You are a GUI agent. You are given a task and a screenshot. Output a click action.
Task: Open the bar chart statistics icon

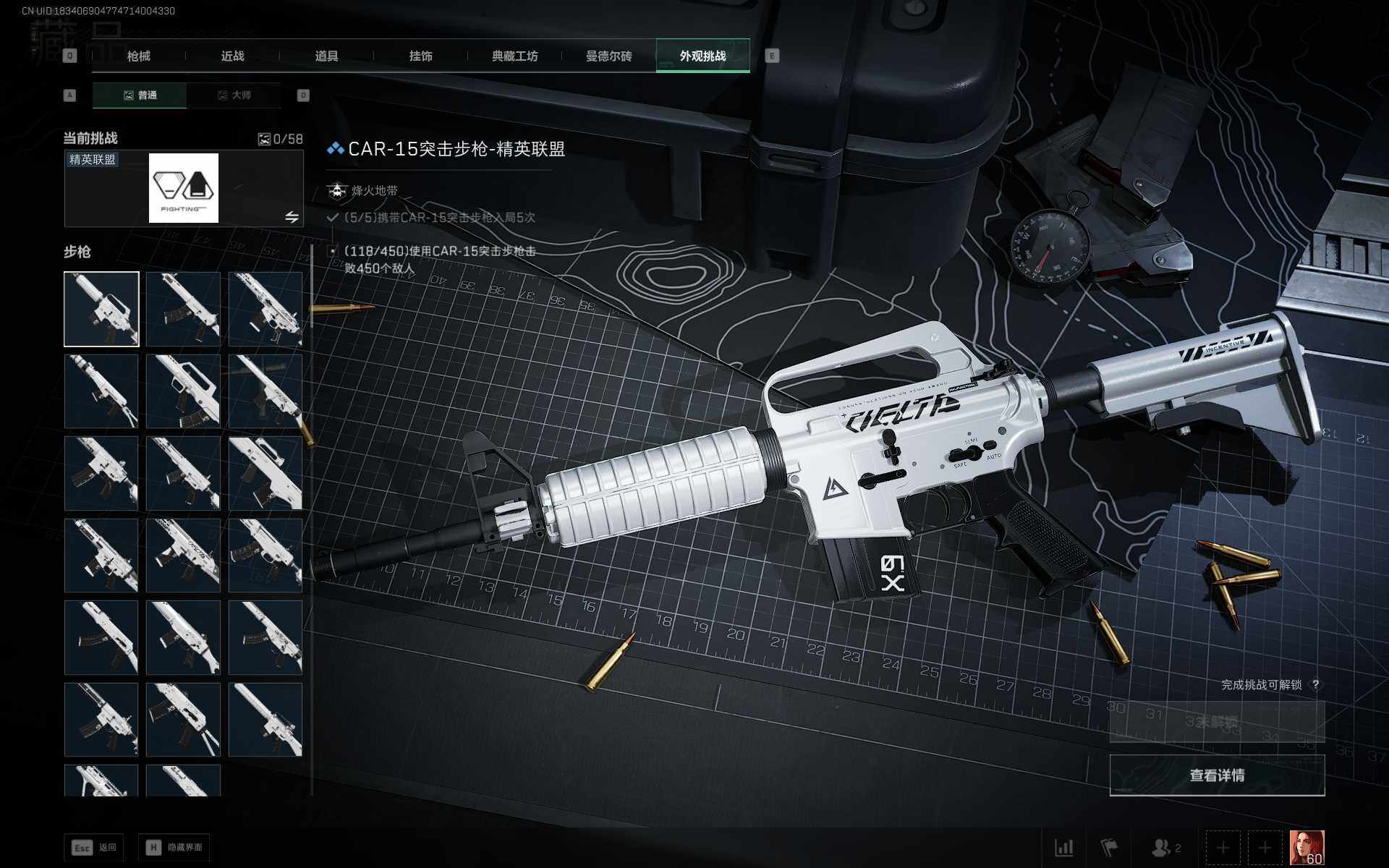point(1063,847)
